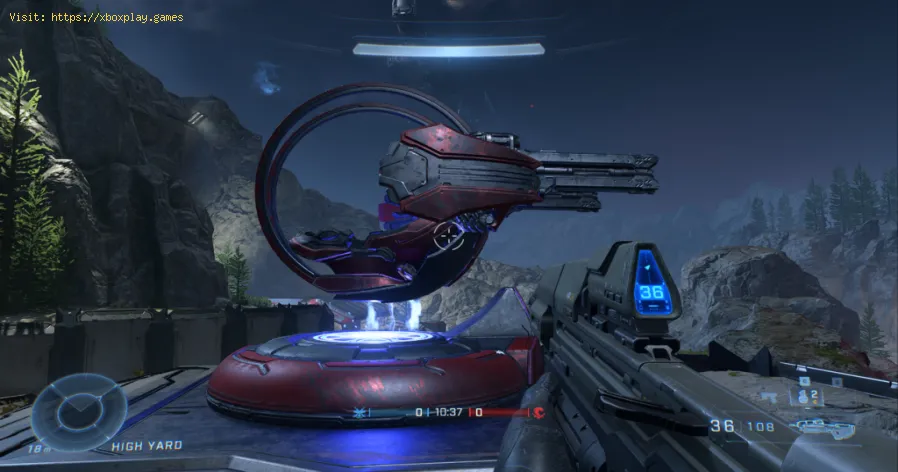Select the assault rifle weapon icon
The height and width of the screenshot is (472, 898).
838,427
